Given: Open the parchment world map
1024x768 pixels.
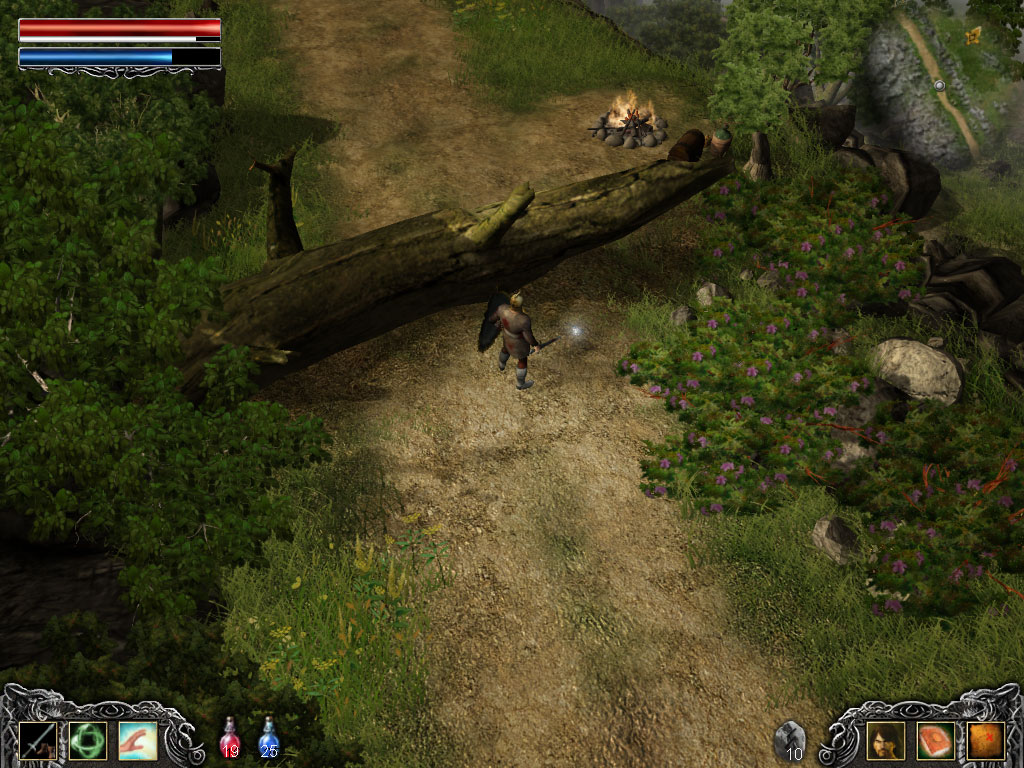Looking at the screenshot, I should click(x=985, y=740).
